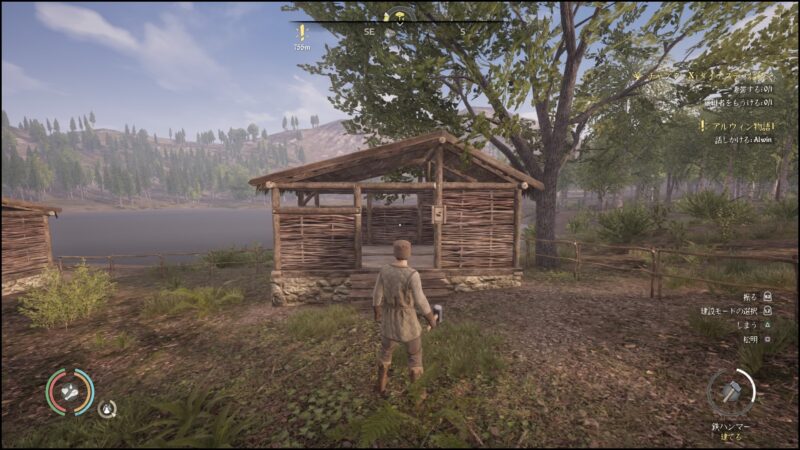Select the iron hammer tool icon
This screenshot has height=450, width=800.
[x=730, y=390]
